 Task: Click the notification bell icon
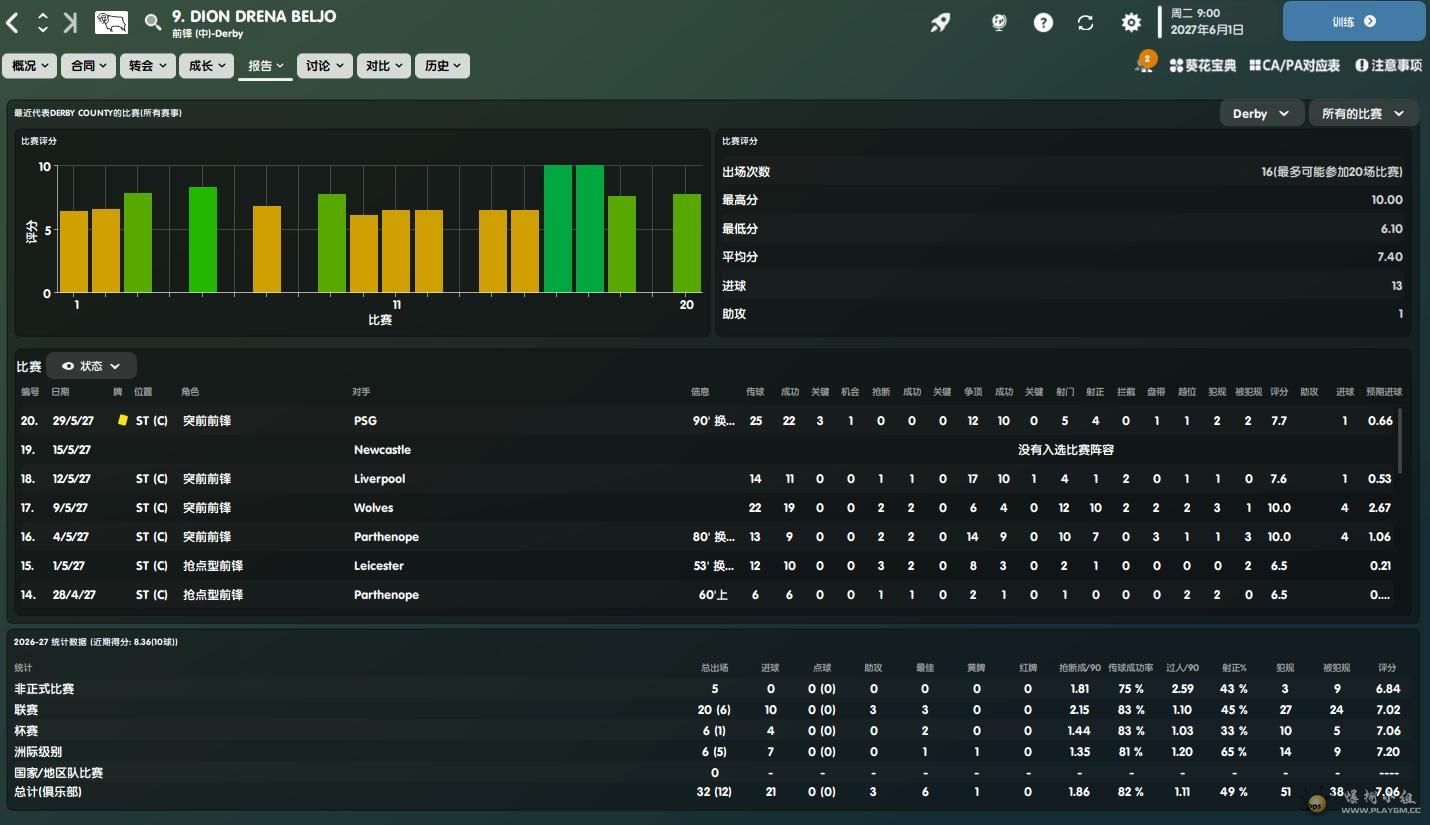(1143, 65)
